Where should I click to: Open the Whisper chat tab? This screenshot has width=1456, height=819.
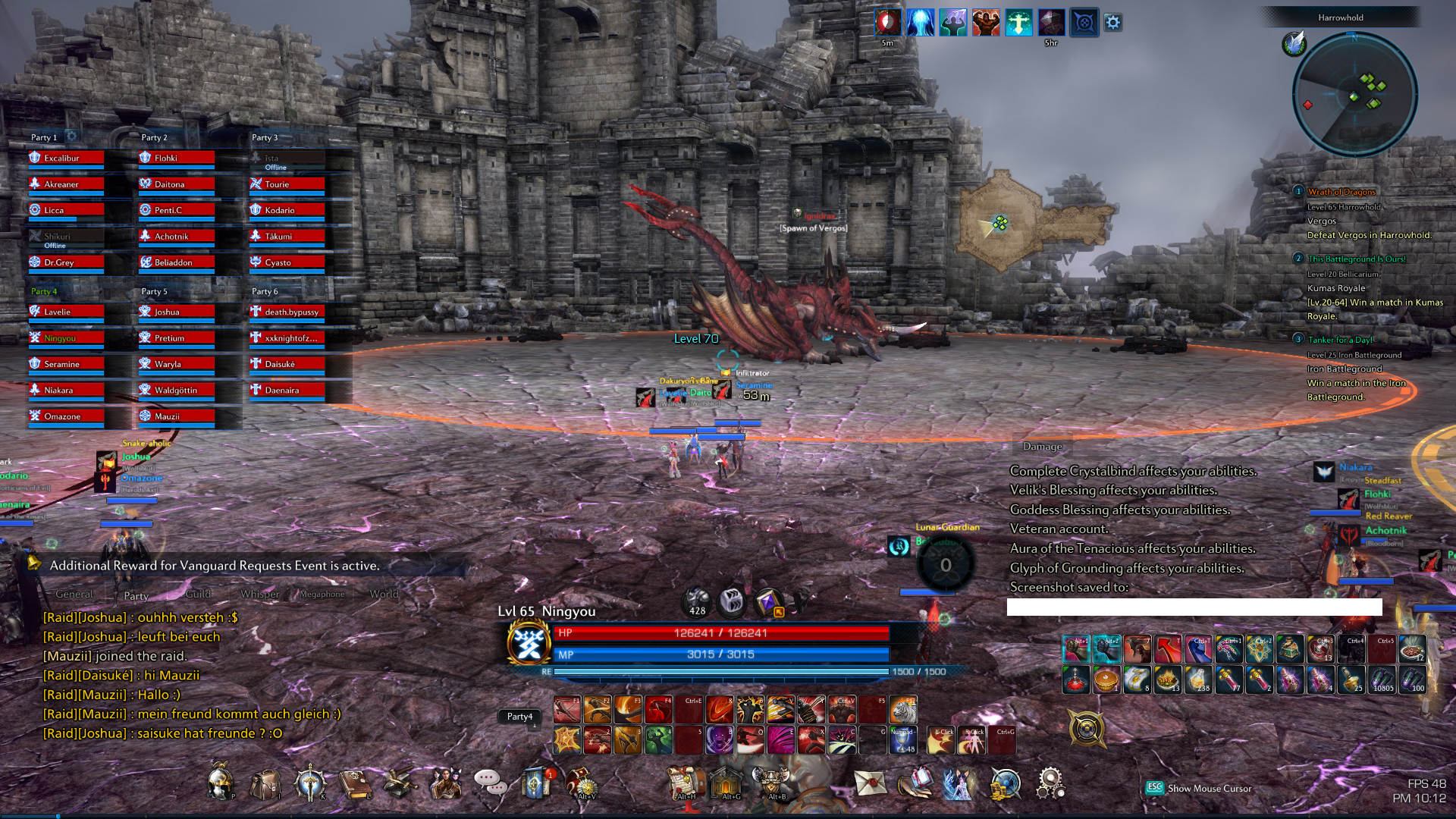(x=260, y=594)
